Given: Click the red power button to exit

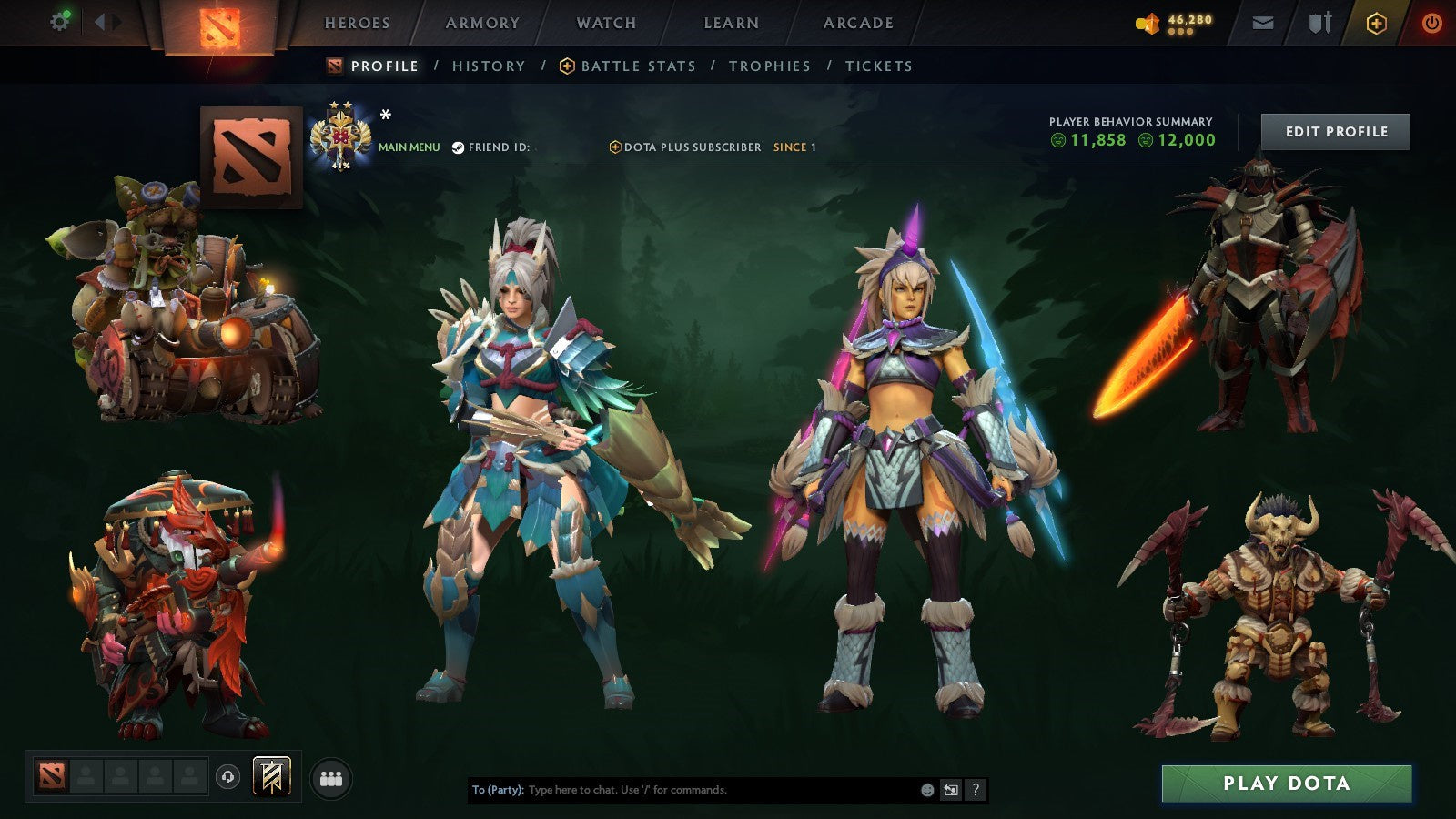Looking at the screenshot, I should click(1431, 23).
